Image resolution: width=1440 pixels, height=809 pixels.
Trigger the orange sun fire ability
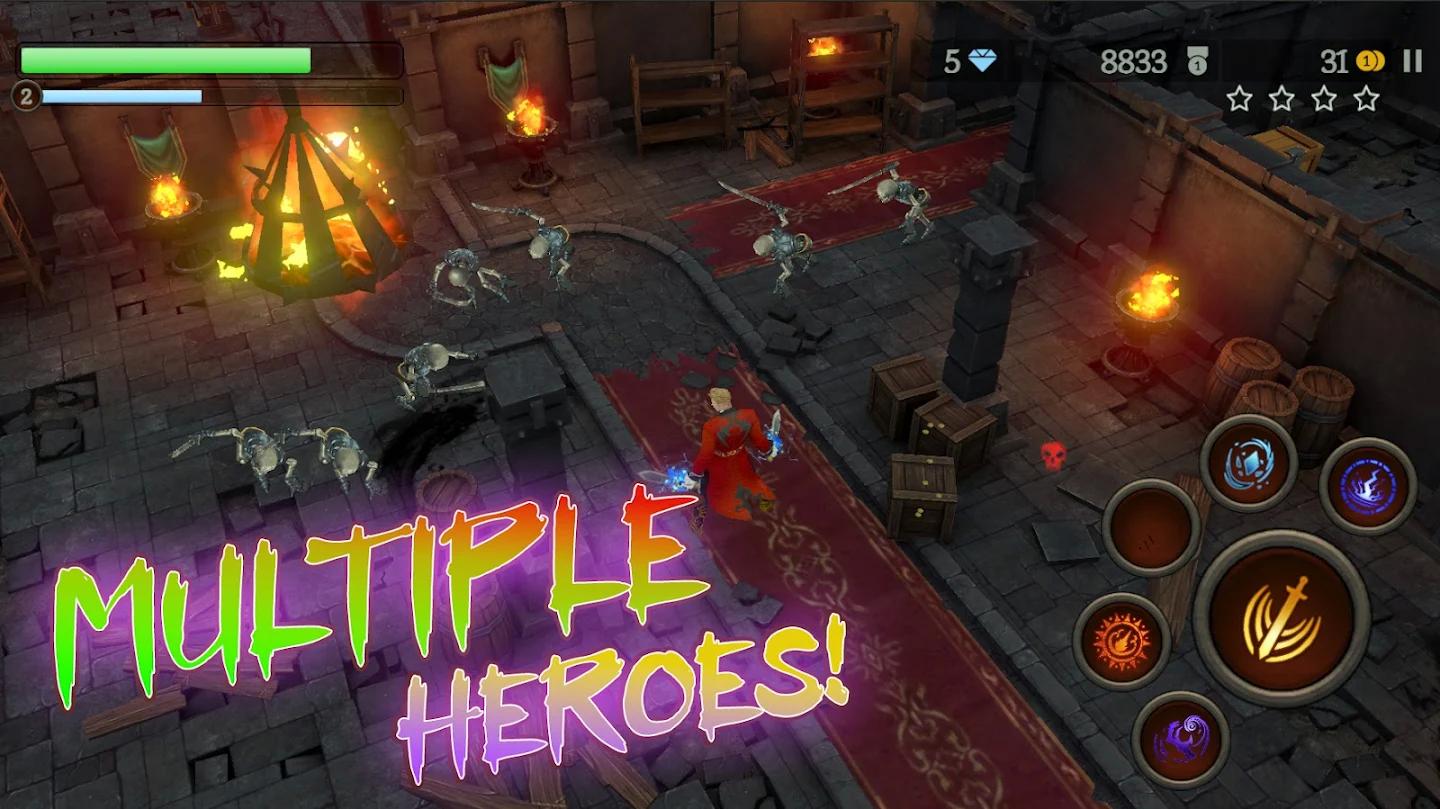1121,641
